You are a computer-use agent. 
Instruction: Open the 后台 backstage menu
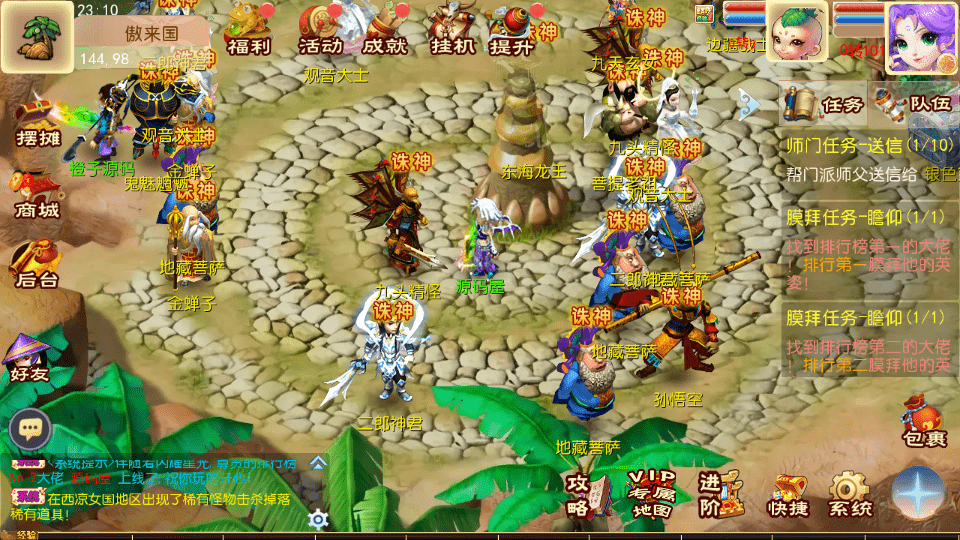point(37,267)
